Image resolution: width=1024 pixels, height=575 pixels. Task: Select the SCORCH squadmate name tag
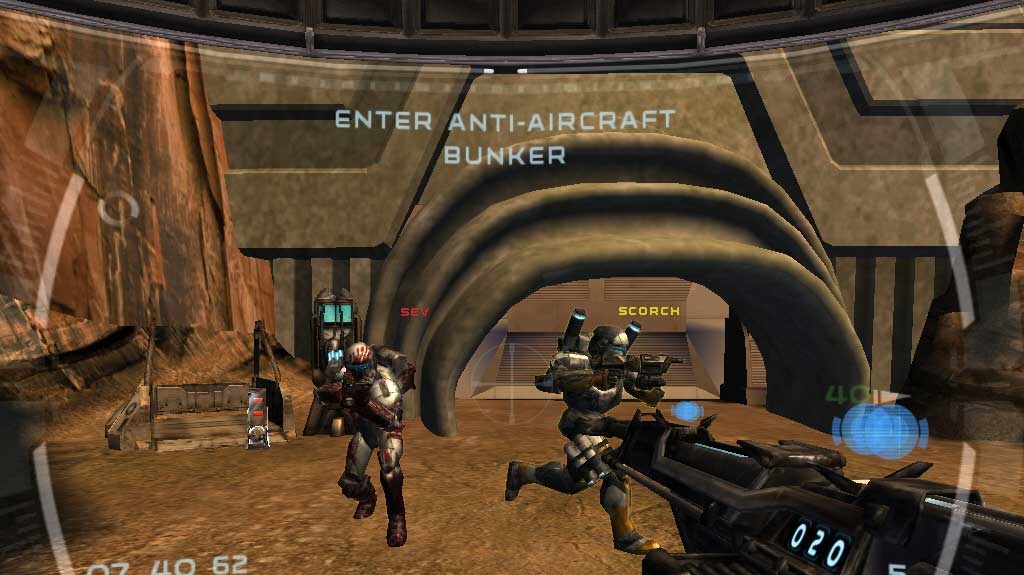coord(648,311)
